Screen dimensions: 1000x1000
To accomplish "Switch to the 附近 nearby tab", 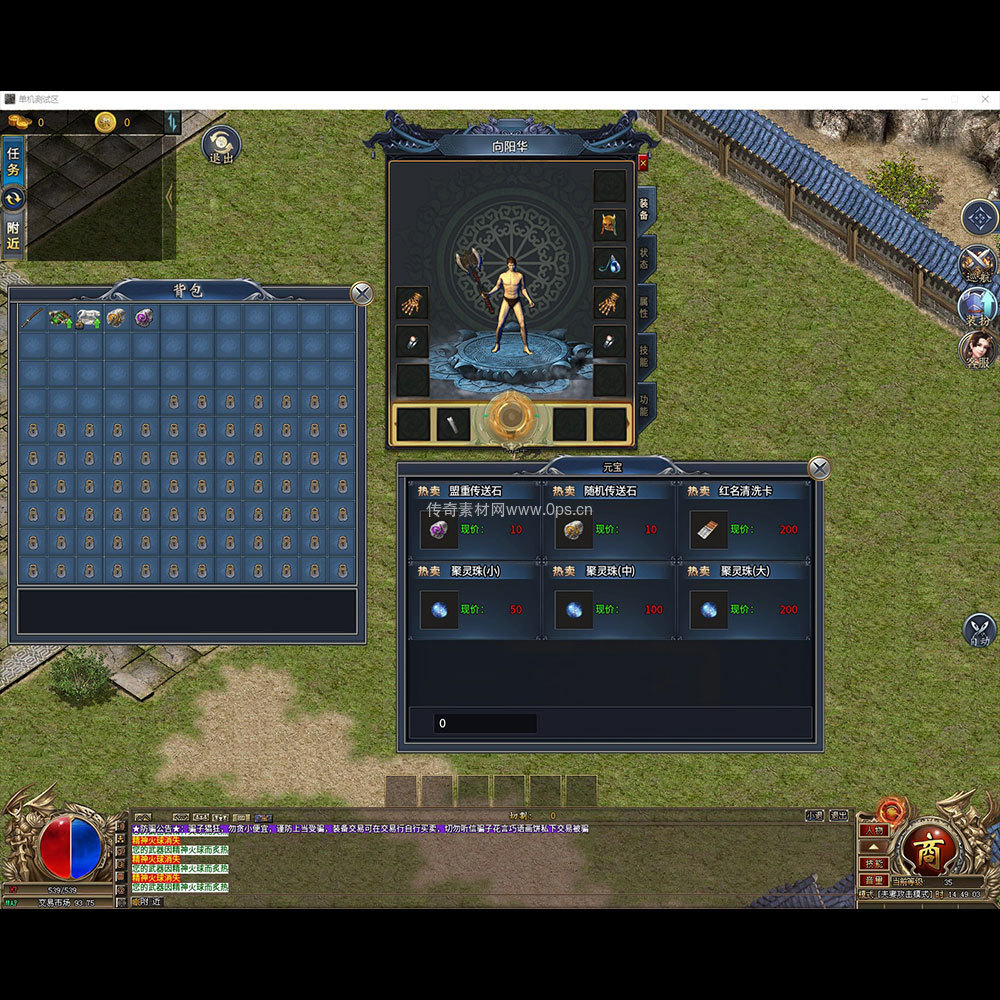I will tap(14, 234).
